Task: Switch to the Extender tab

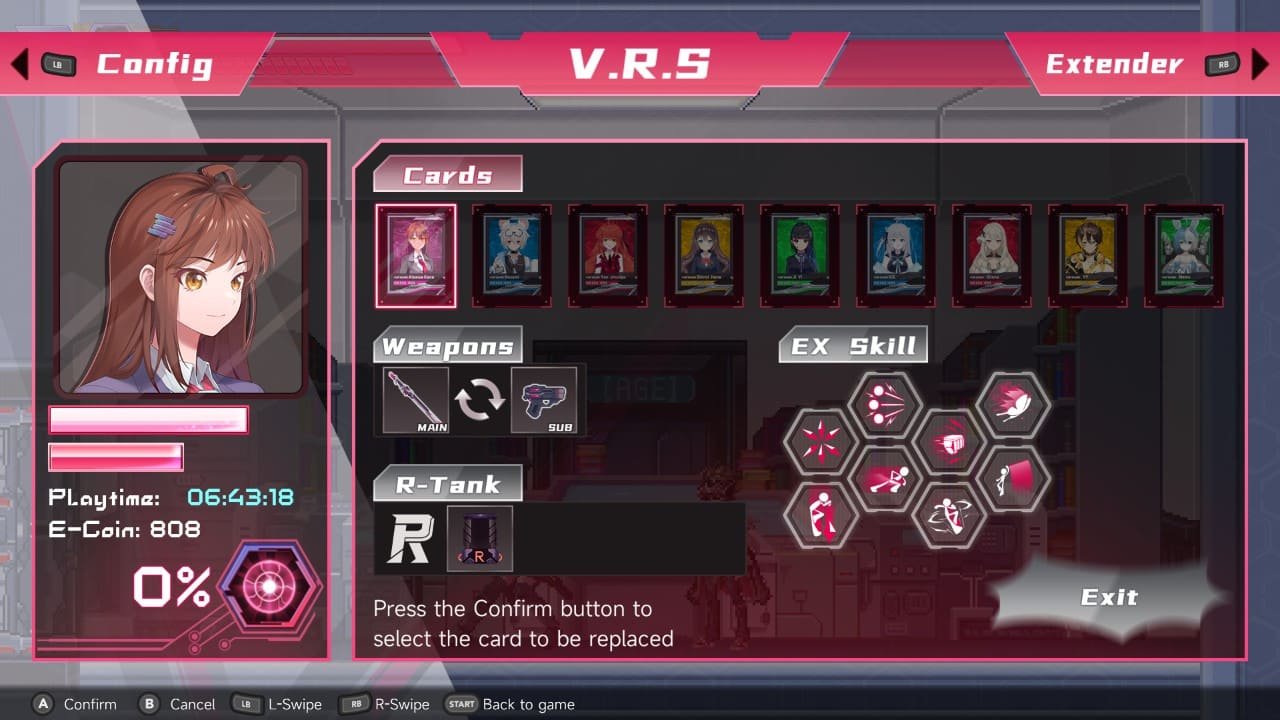Action: pos(1113,64)
